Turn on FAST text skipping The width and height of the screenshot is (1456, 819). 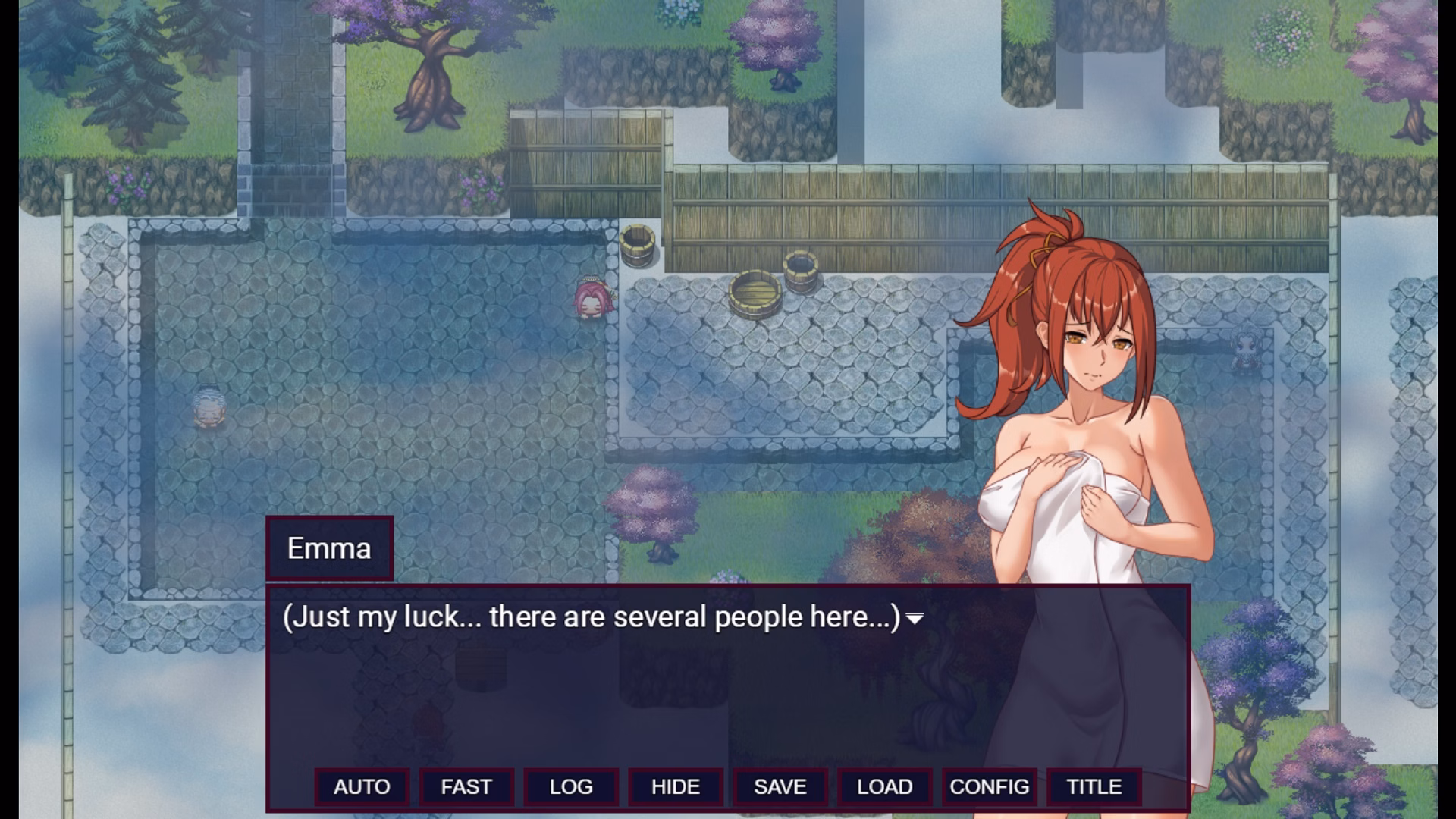tap(466, 786)
